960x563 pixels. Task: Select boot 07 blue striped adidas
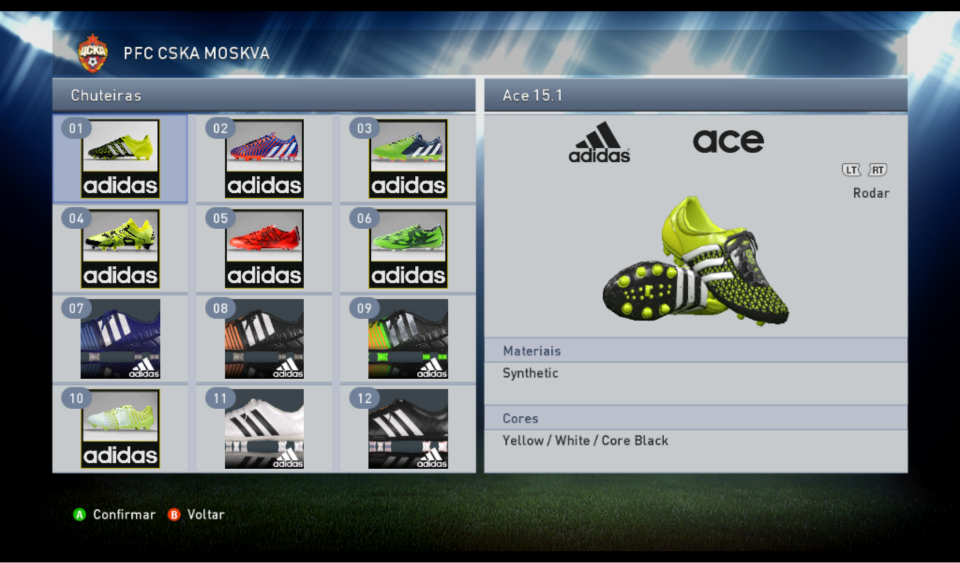point(120,338)
